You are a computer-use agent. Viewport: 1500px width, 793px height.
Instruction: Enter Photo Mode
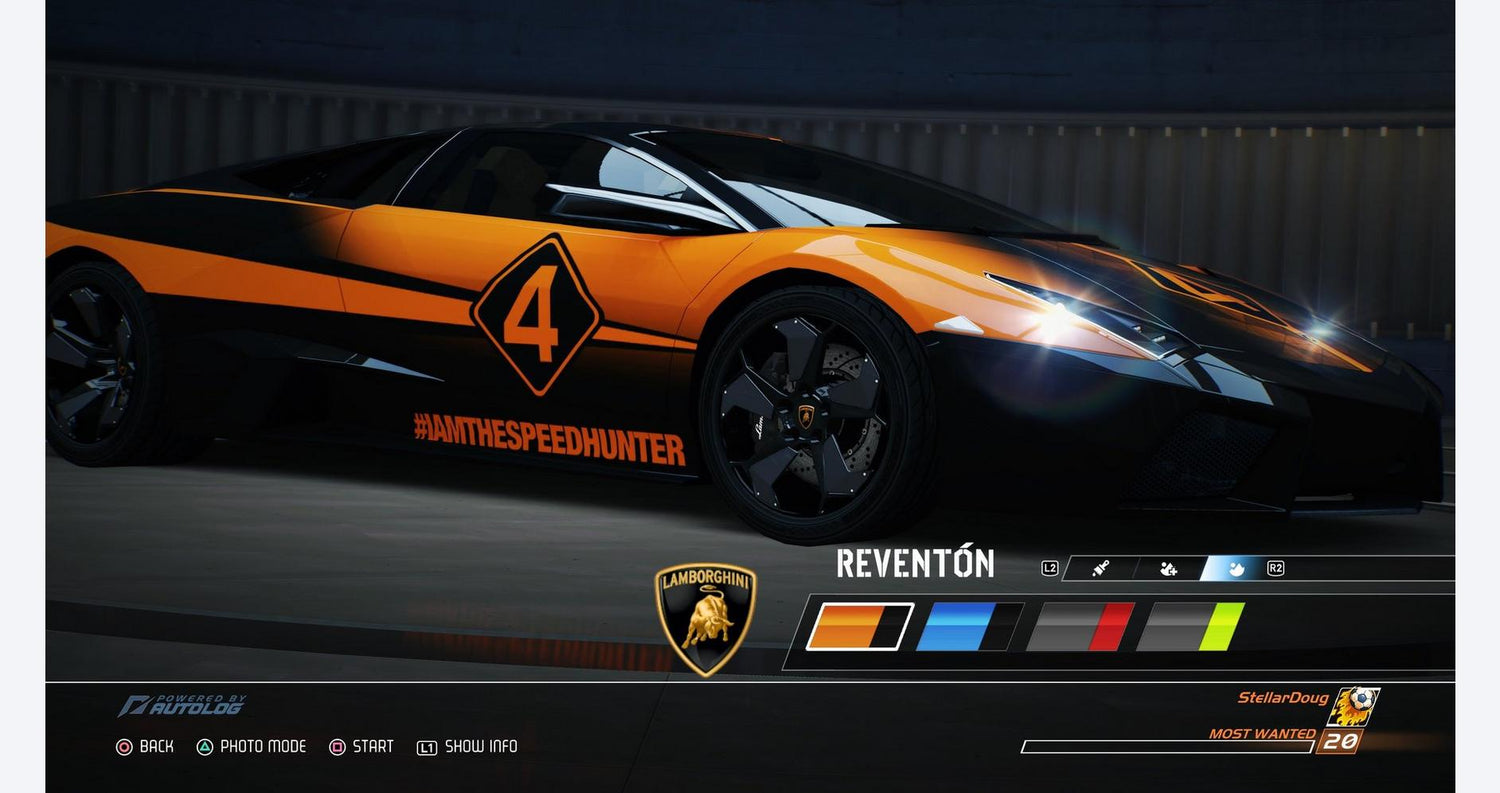click(x=251, y=747)
